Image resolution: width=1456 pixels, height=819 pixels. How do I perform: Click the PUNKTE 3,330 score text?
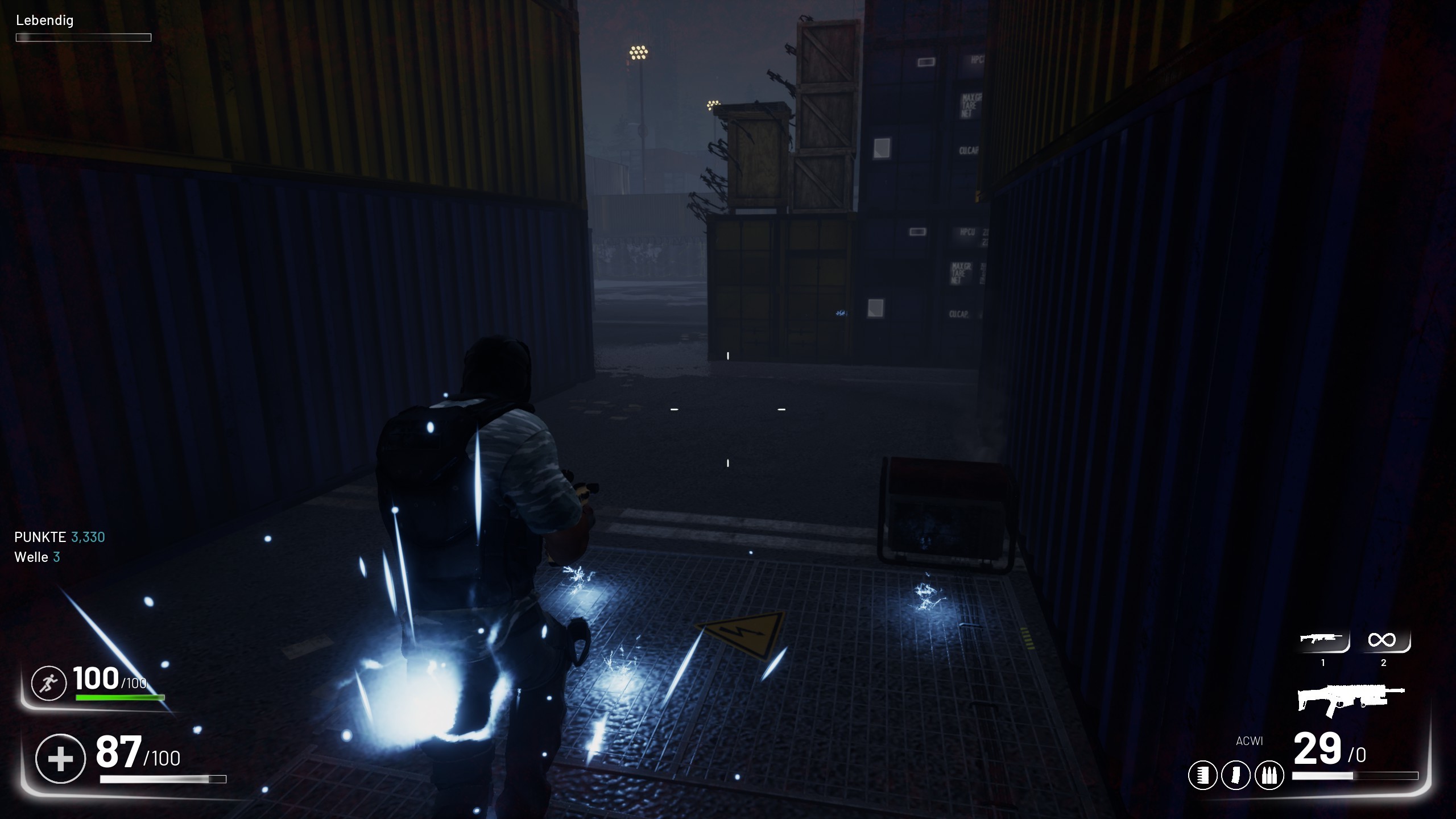(59, 537)
